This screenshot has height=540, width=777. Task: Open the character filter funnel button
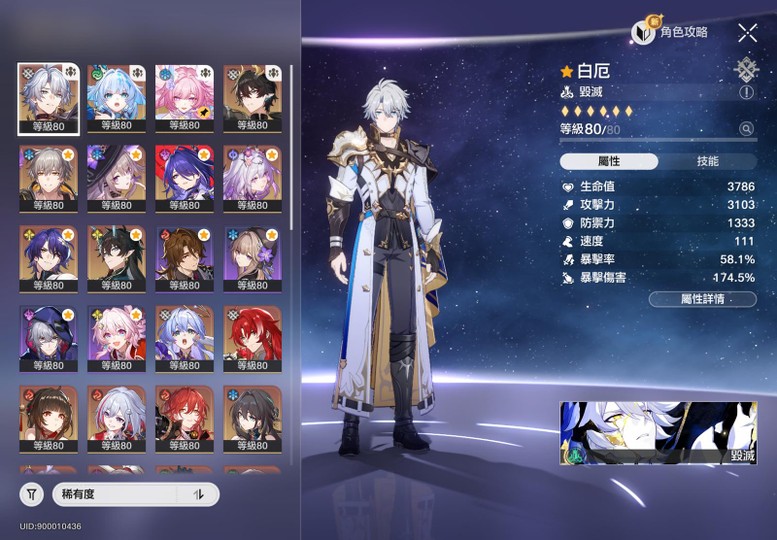32,494
